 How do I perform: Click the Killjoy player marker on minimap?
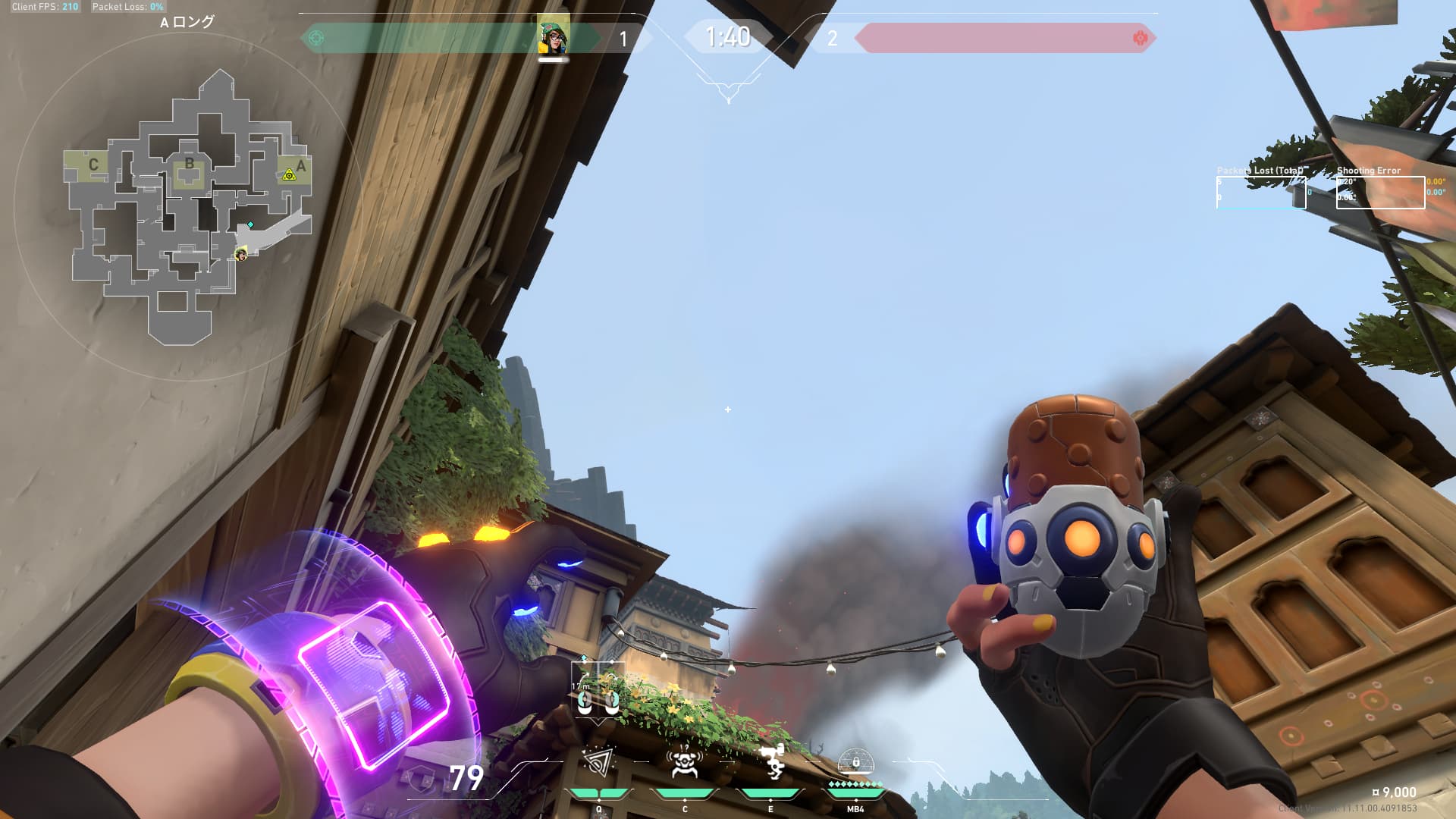(241, 254)
